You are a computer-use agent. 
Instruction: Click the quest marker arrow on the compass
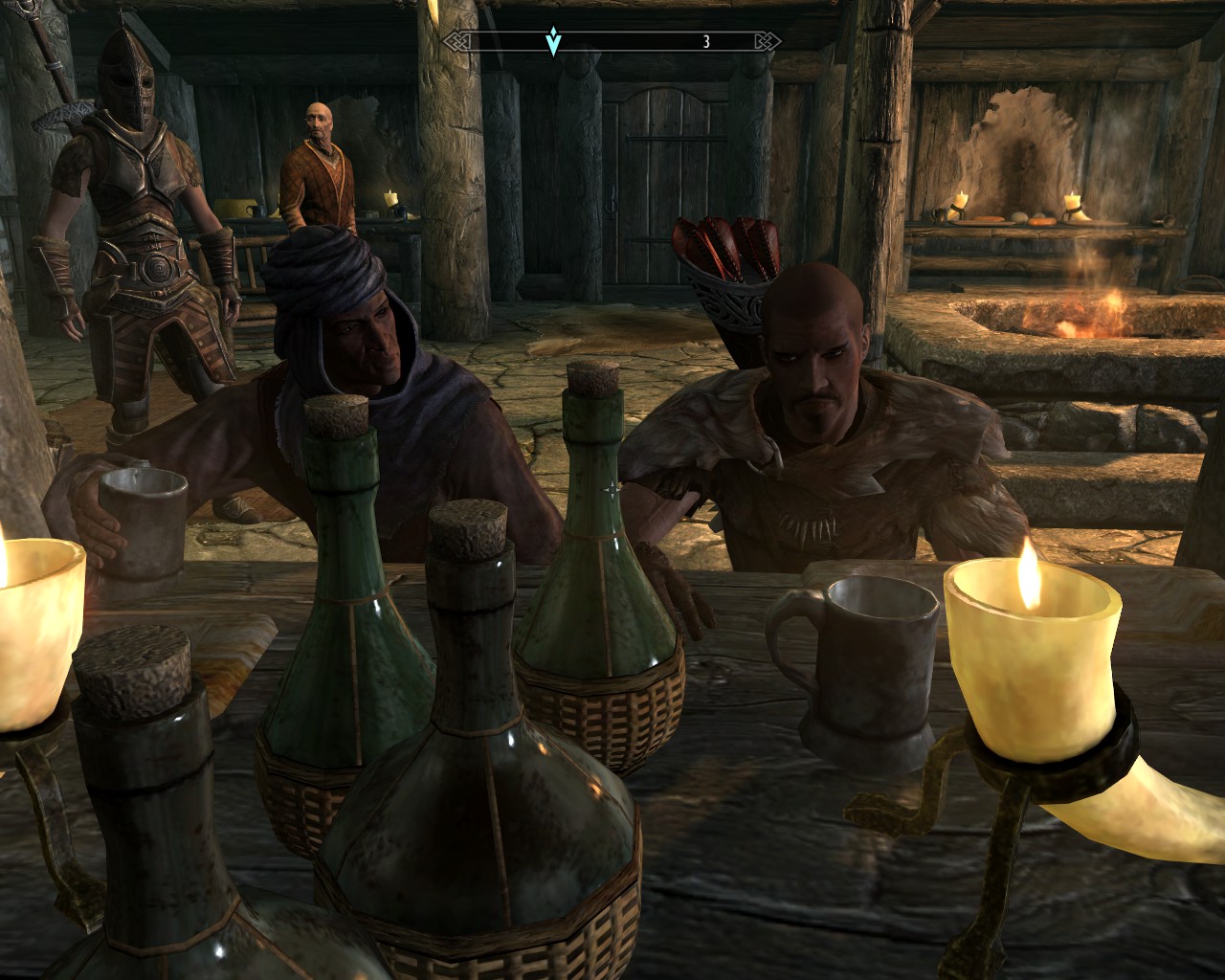point(553,41)
